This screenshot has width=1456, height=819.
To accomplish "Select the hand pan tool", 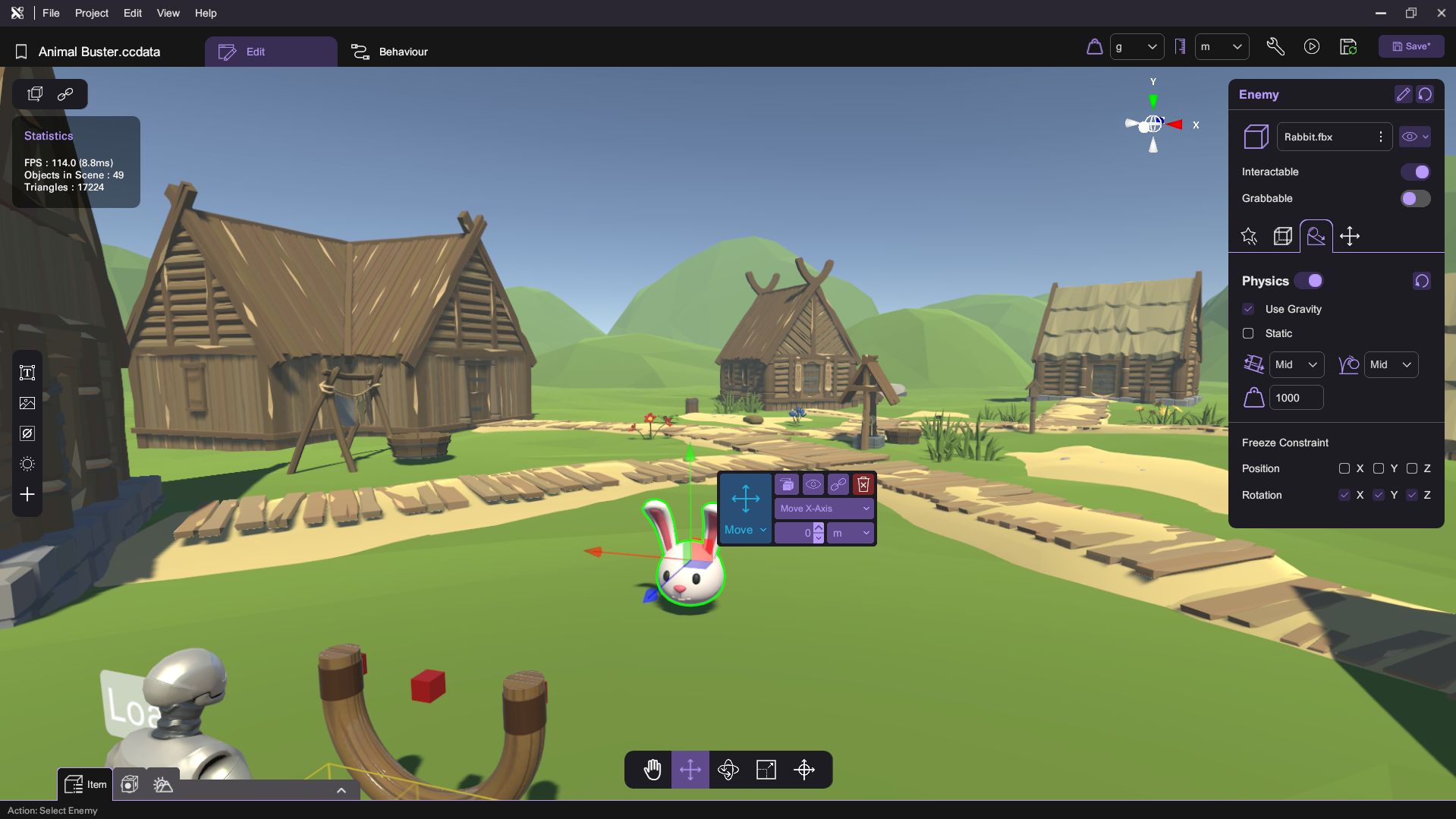I will point(652,770).
